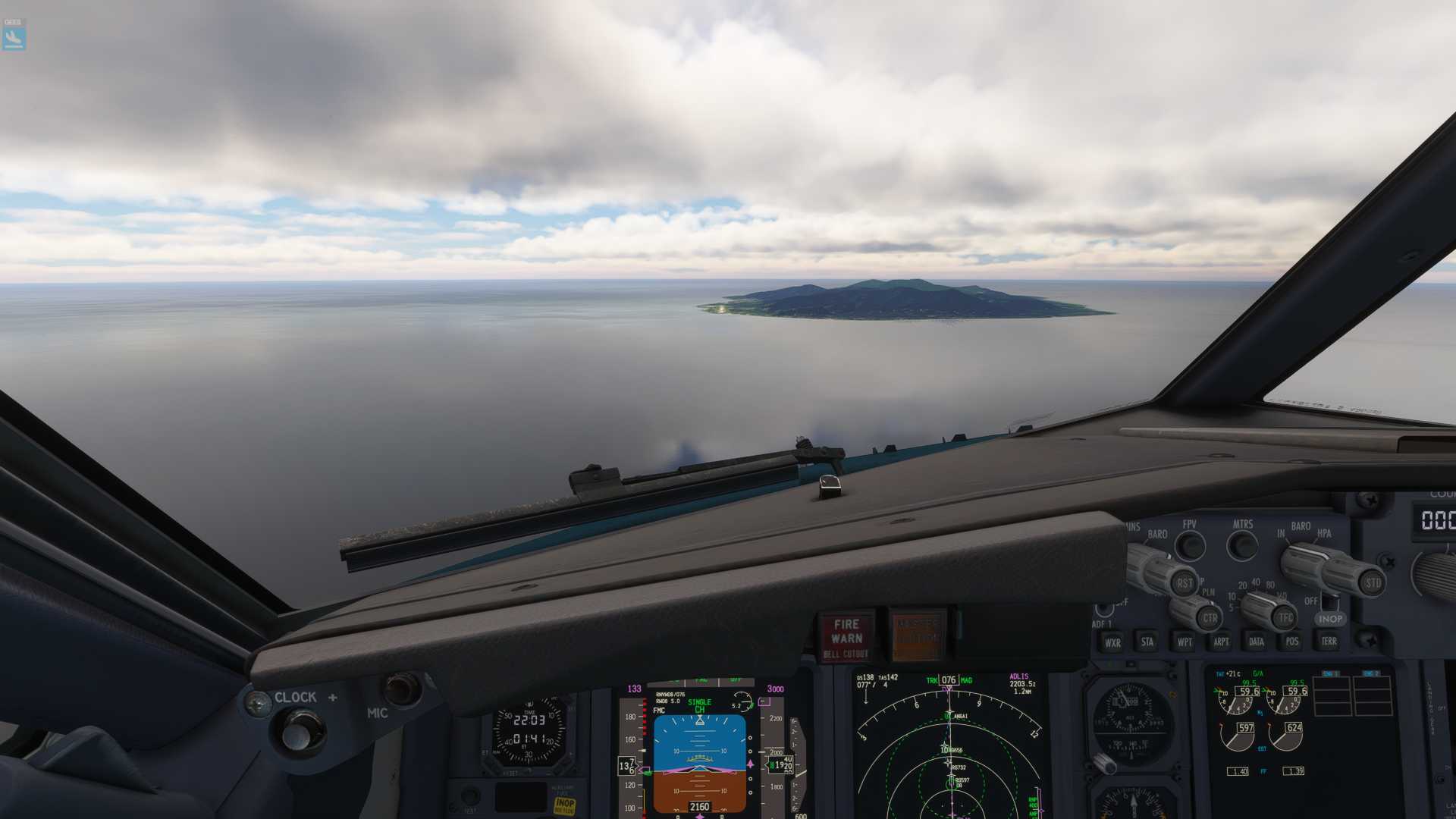The image size is (1456, 819).
Task: Show airports with the ARPT button
Action: (x=1221, y=642)
